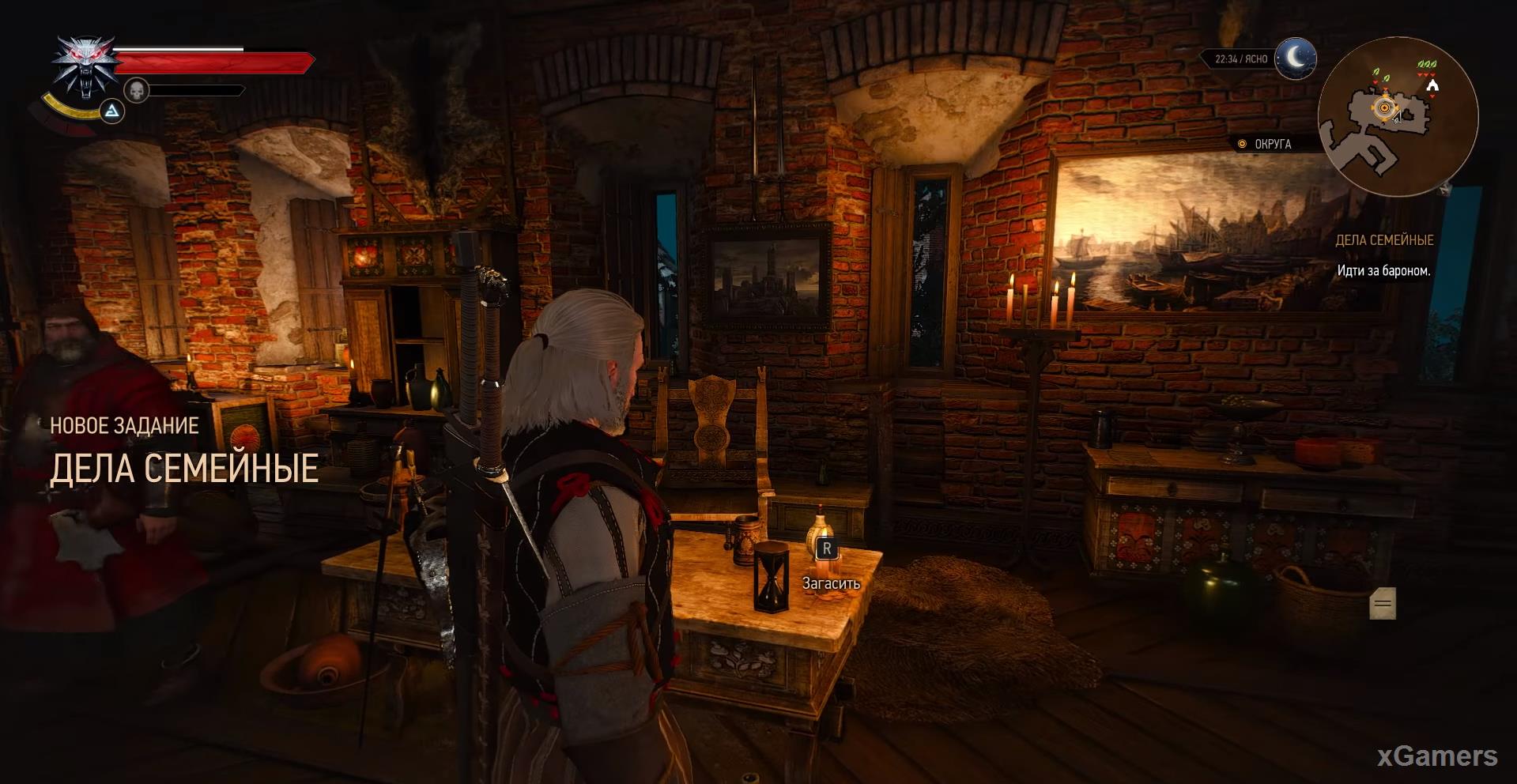This screenshot has width=1517, height=784.
Task: Click the Округа minimap location label
Action: [1272, 144]
